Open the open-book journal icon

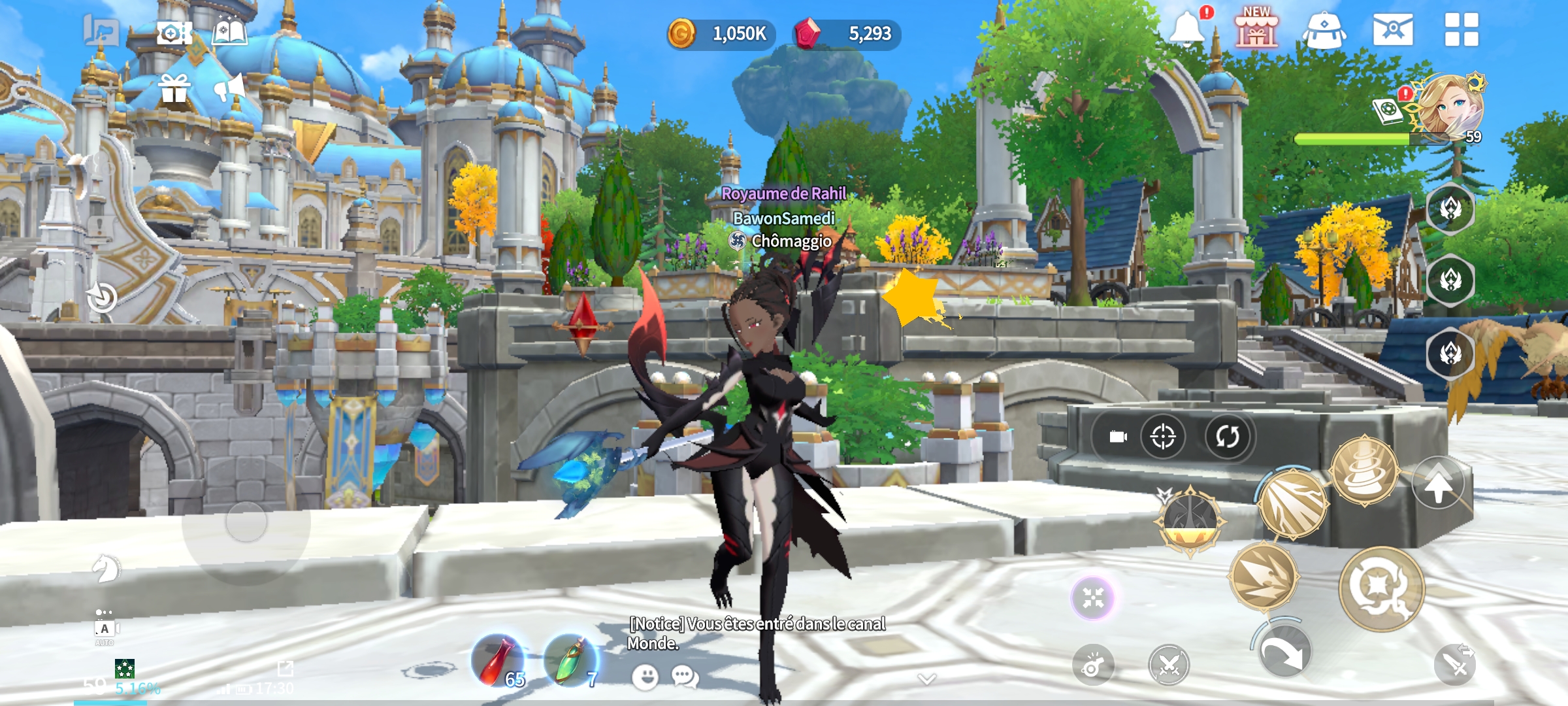(229, 32)
